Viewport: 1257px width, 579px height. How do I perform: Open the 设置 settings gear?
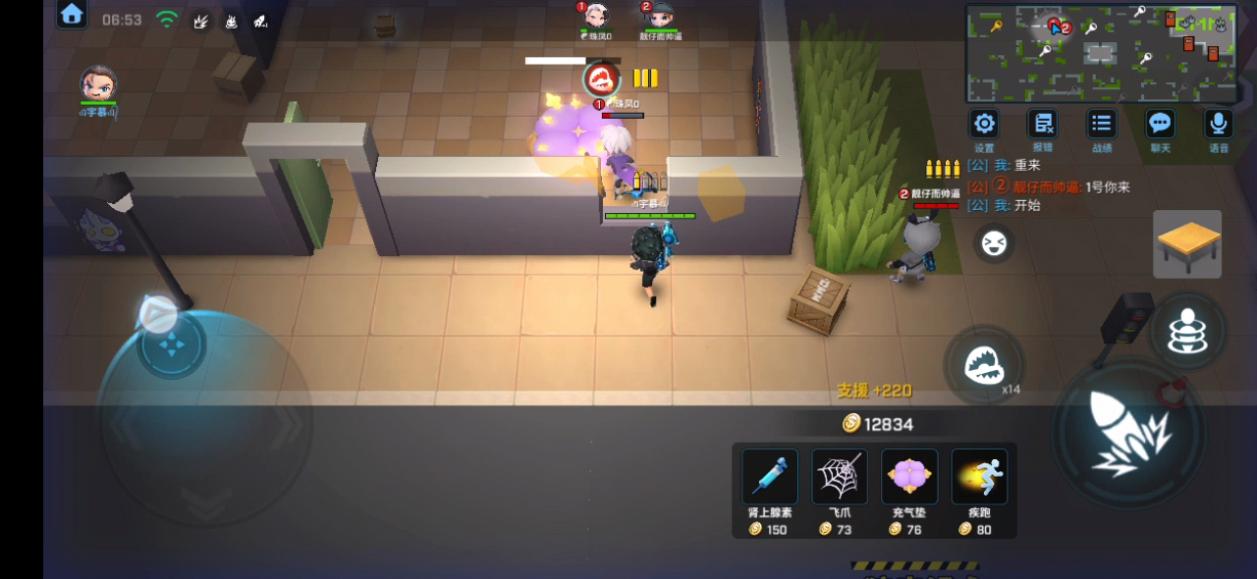tap(984, 123)
